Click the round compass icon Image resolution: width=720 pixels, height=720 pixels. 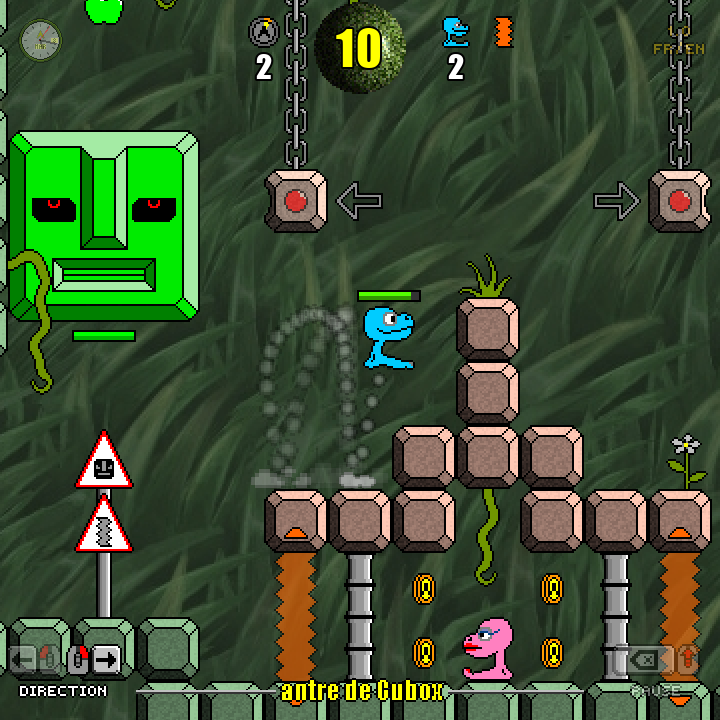[41, 40]
